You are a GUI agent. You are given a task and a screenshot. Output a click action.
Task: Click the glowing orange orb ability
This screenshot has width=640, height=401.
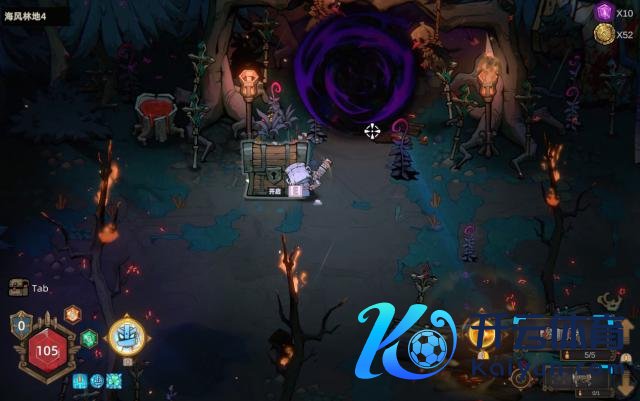482,333
